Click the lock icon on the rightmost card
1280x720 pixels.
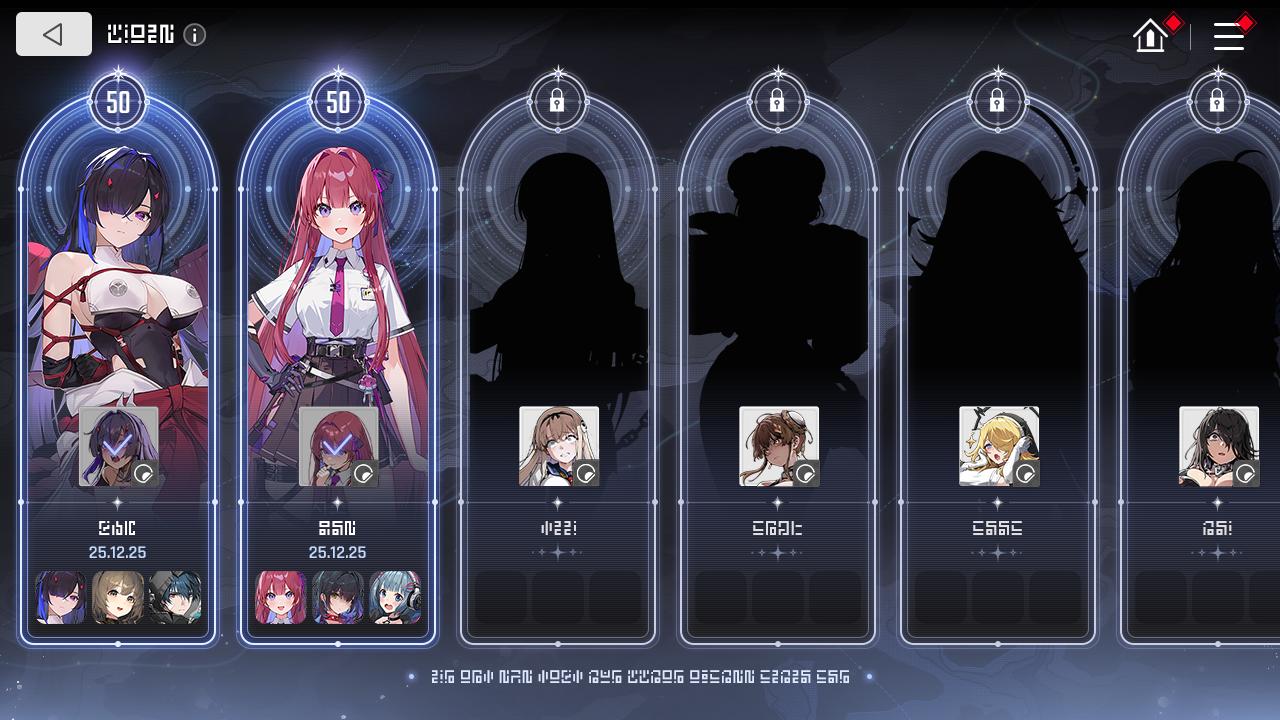pos(1217,100)
